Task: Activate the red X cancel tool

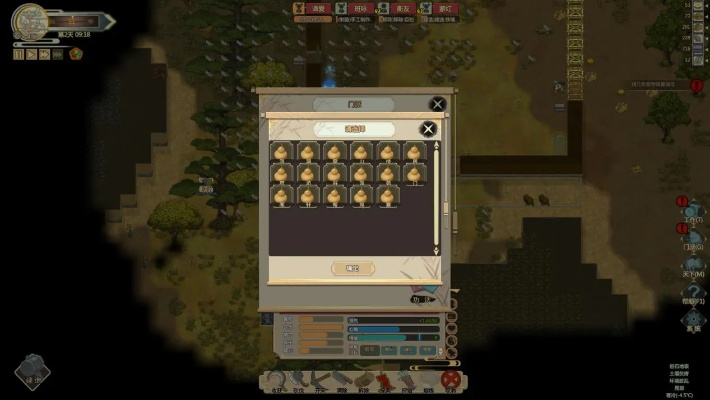Action: 451,380
